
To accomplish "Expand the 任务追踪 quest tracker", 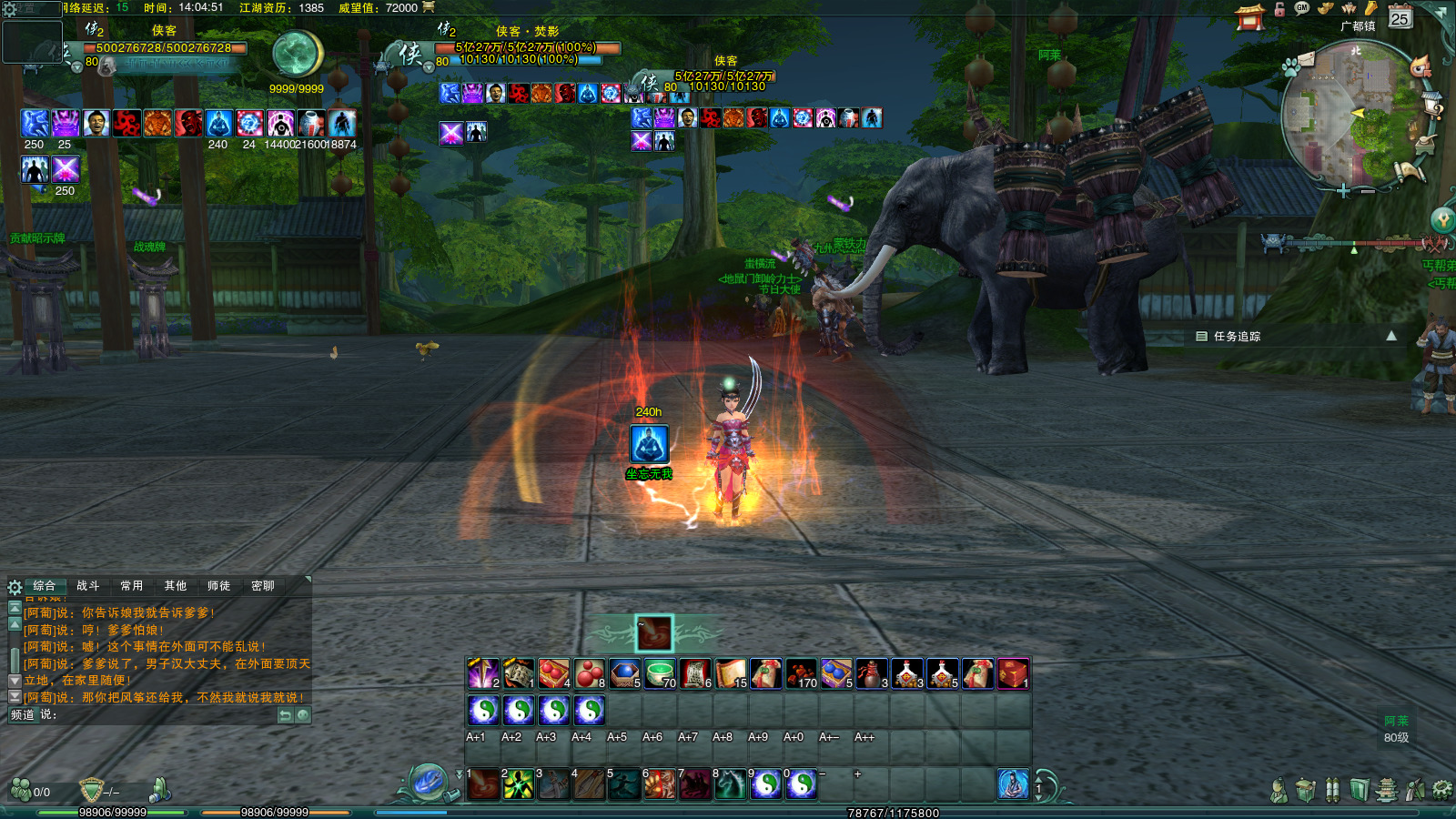I will (1390, 336).
